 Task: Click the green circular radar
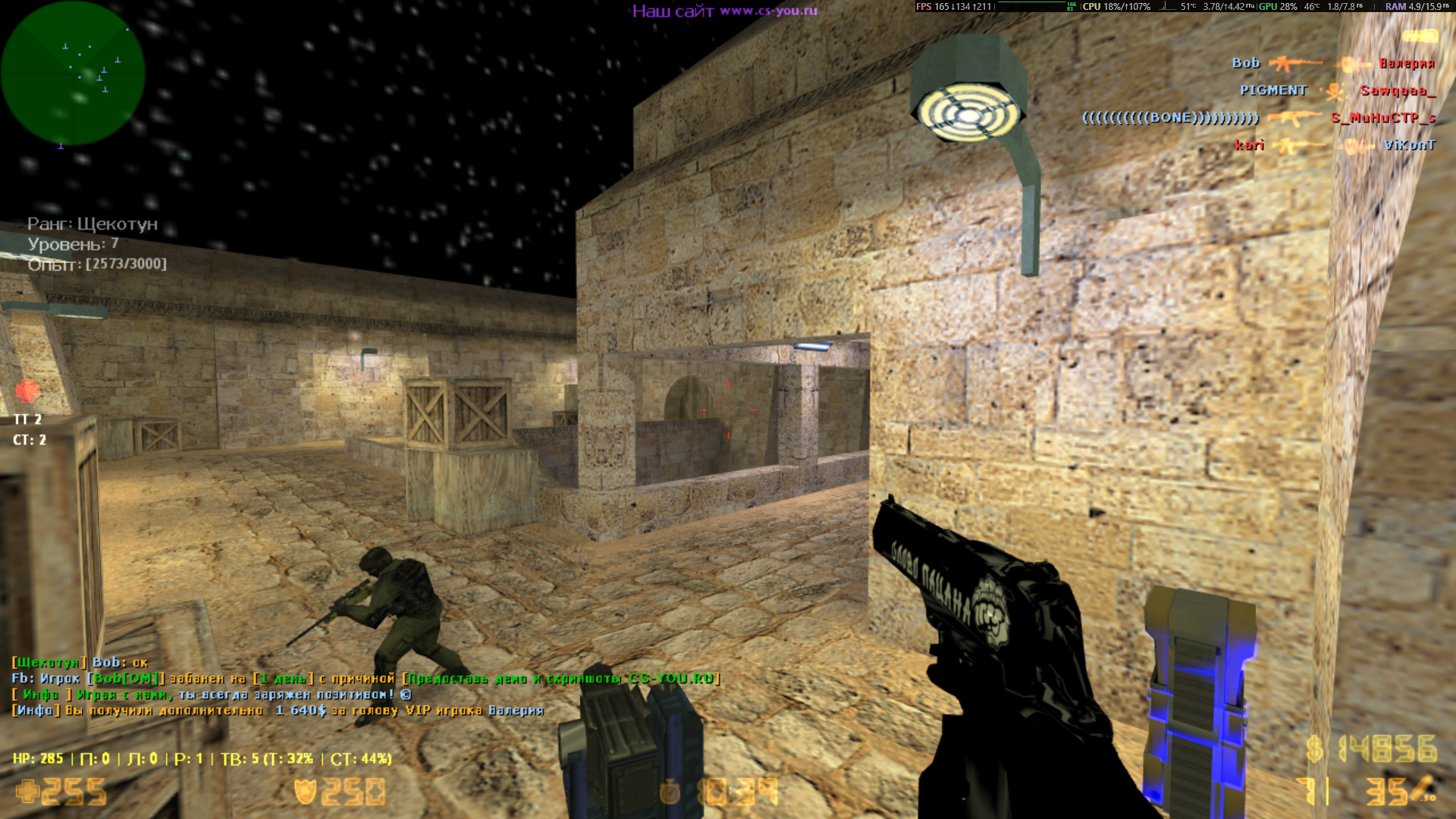pyautogui.click(x=73, y=73)
